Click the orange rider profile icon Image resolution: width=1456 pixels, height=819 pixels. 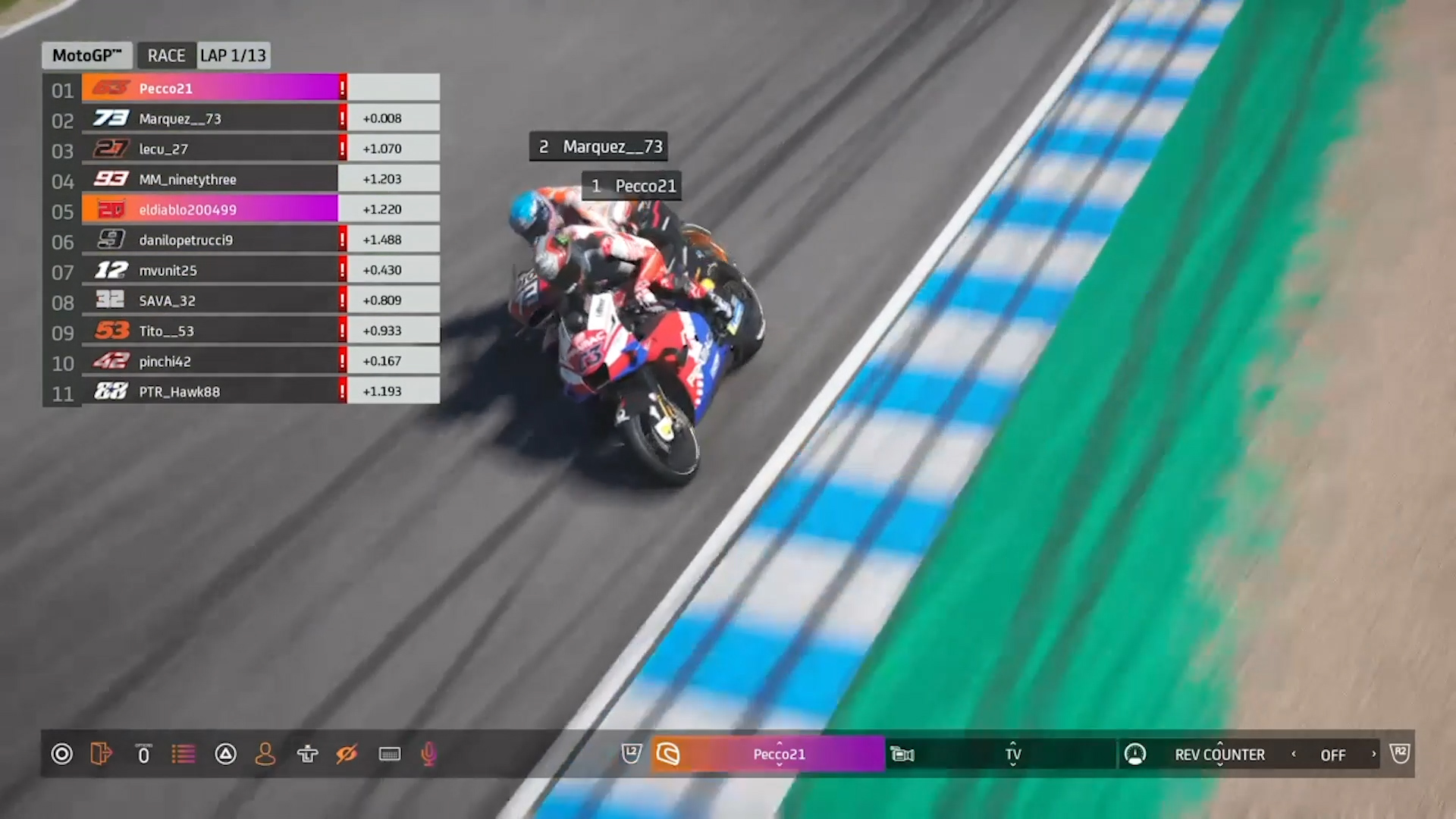[265, 754]
